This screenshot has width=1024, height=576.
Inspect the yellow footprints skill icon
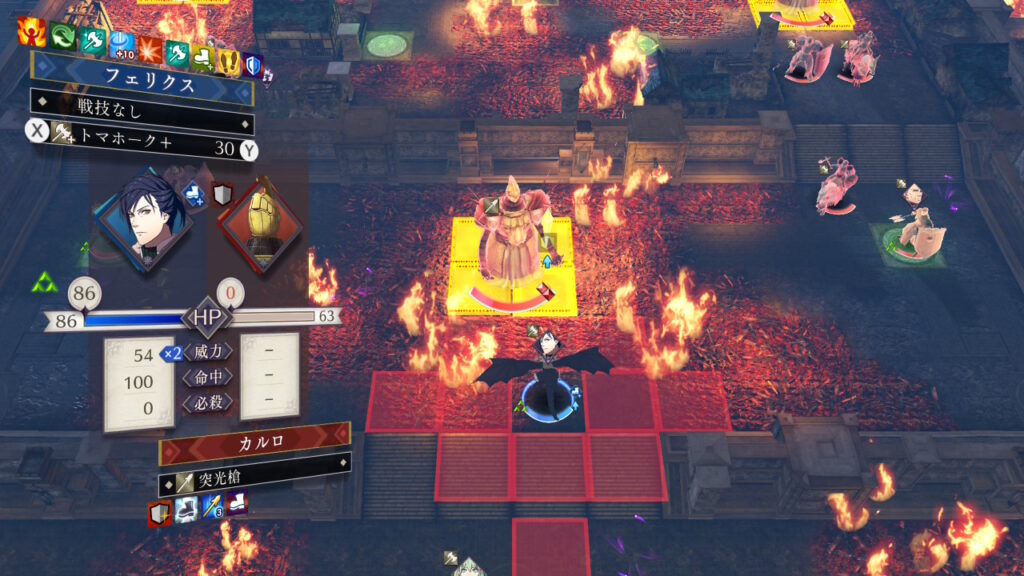229,62
